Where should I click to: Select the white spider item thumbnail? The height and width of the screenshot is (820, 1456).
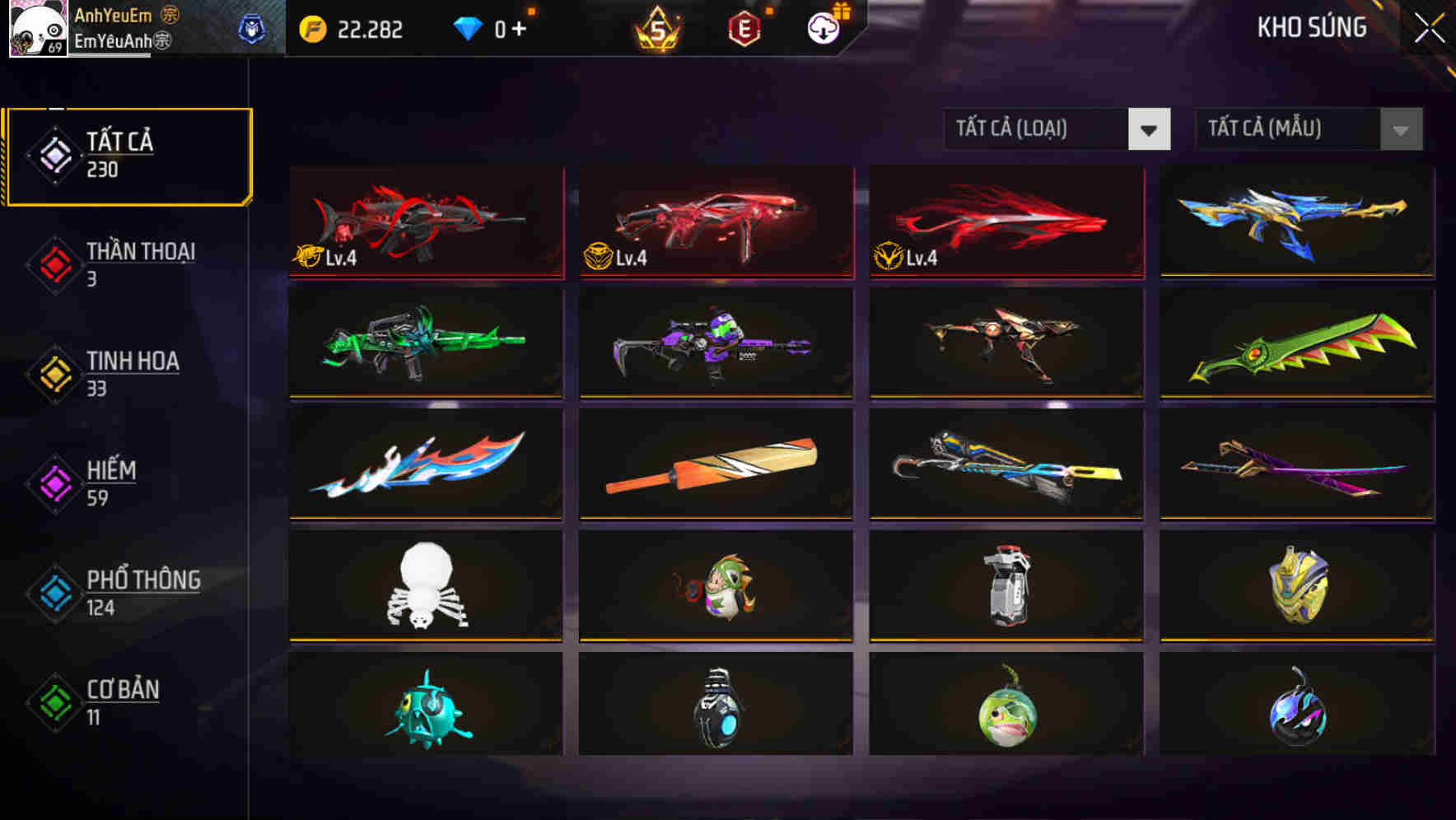426,586
